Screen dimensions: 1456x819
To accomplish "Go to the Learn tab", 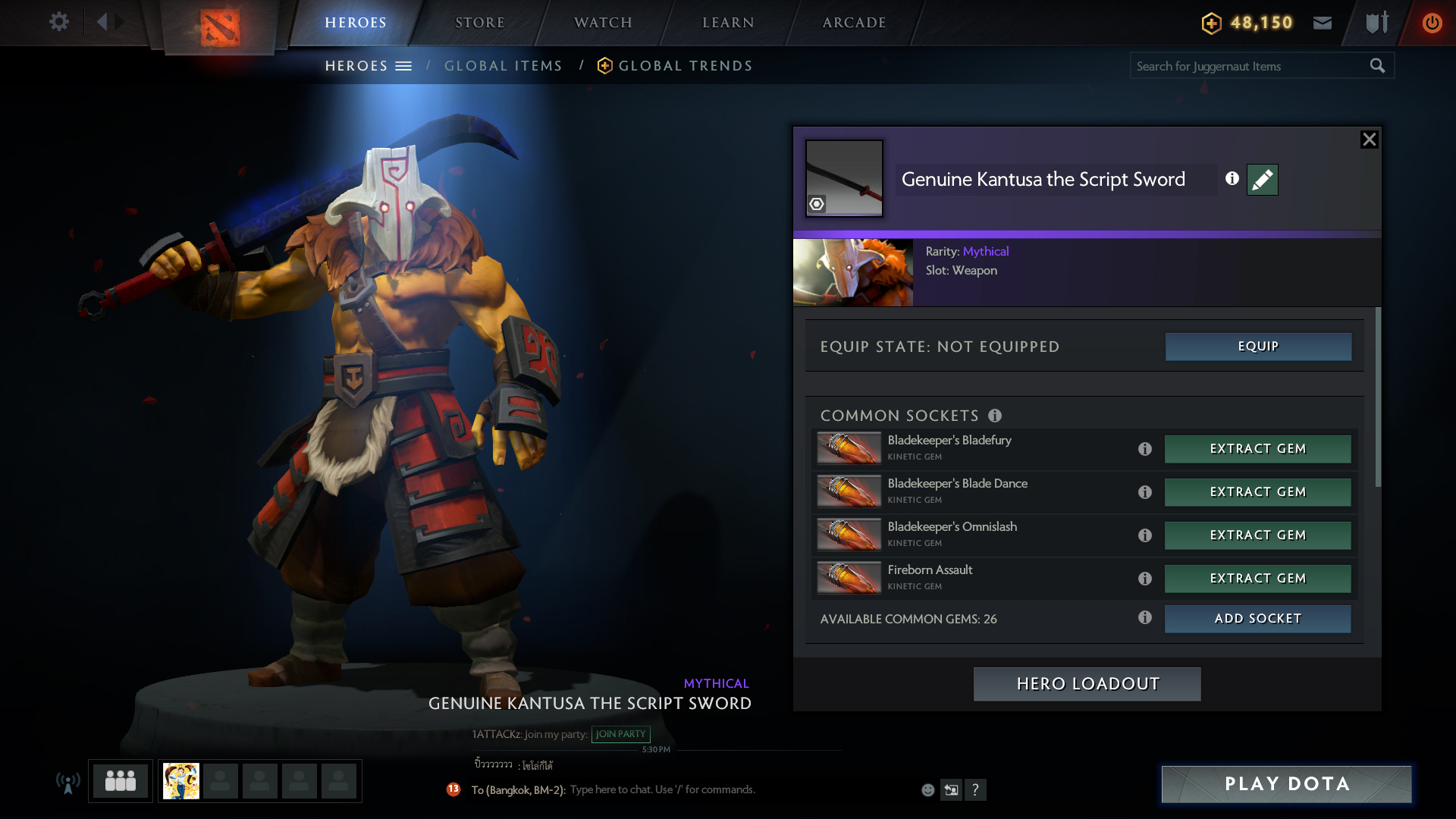I will click(728, 23).
